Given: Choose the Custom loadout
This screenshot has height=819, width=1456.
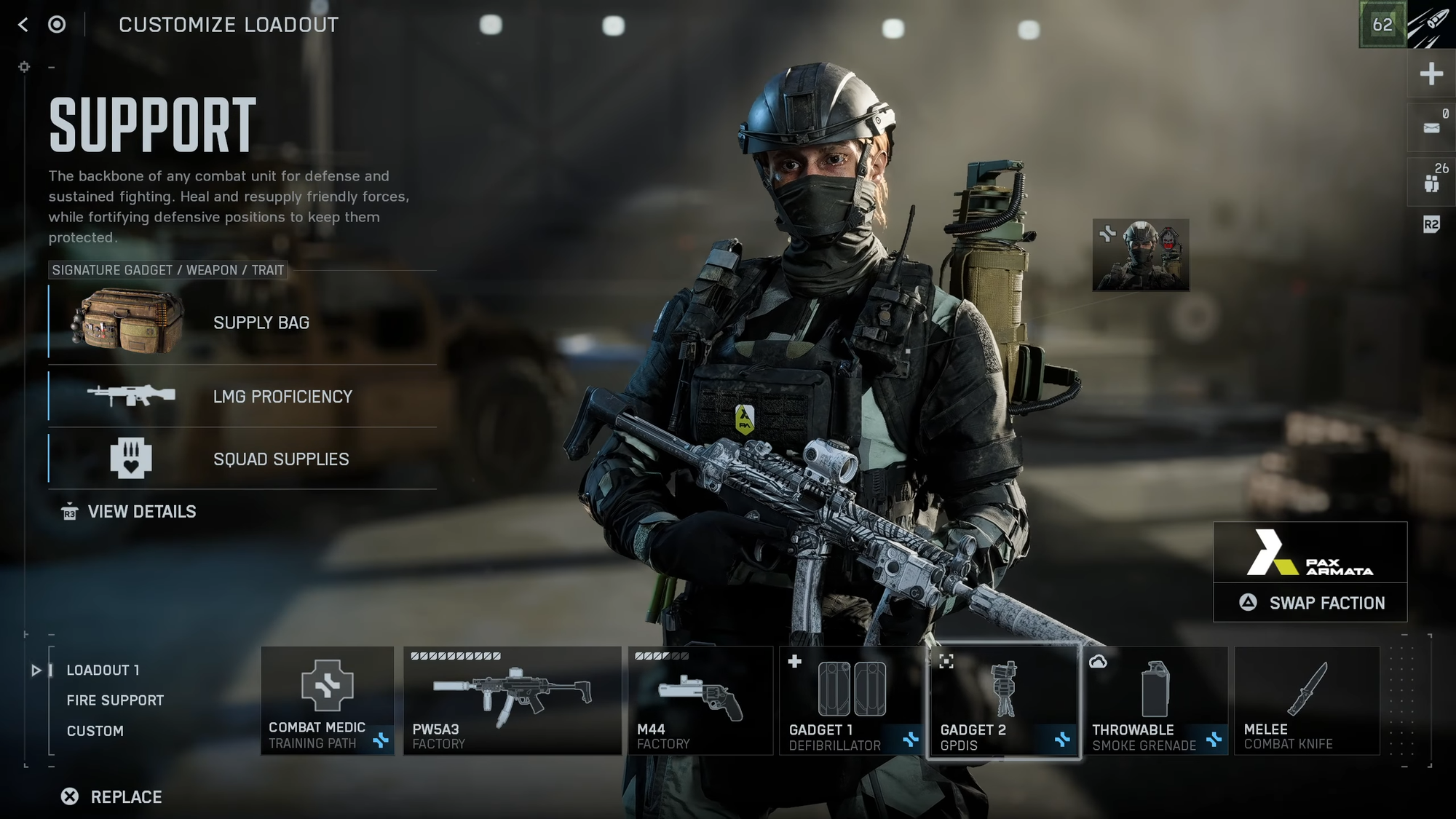Looking at the screenshot, I should pyautogui.click(x=95, y=731).
